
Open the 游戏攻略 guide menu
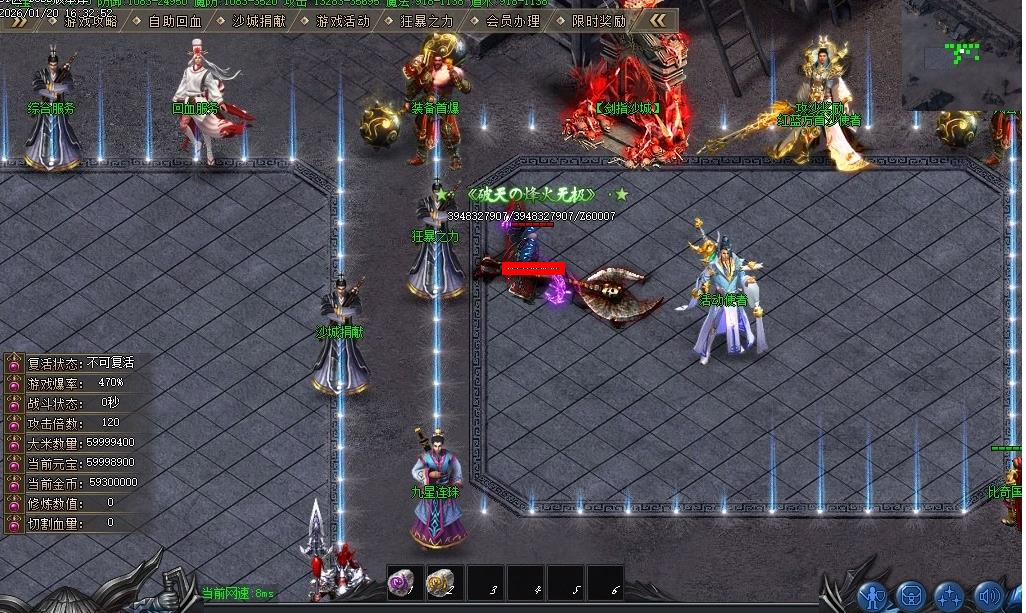click(x=90, y=20)
